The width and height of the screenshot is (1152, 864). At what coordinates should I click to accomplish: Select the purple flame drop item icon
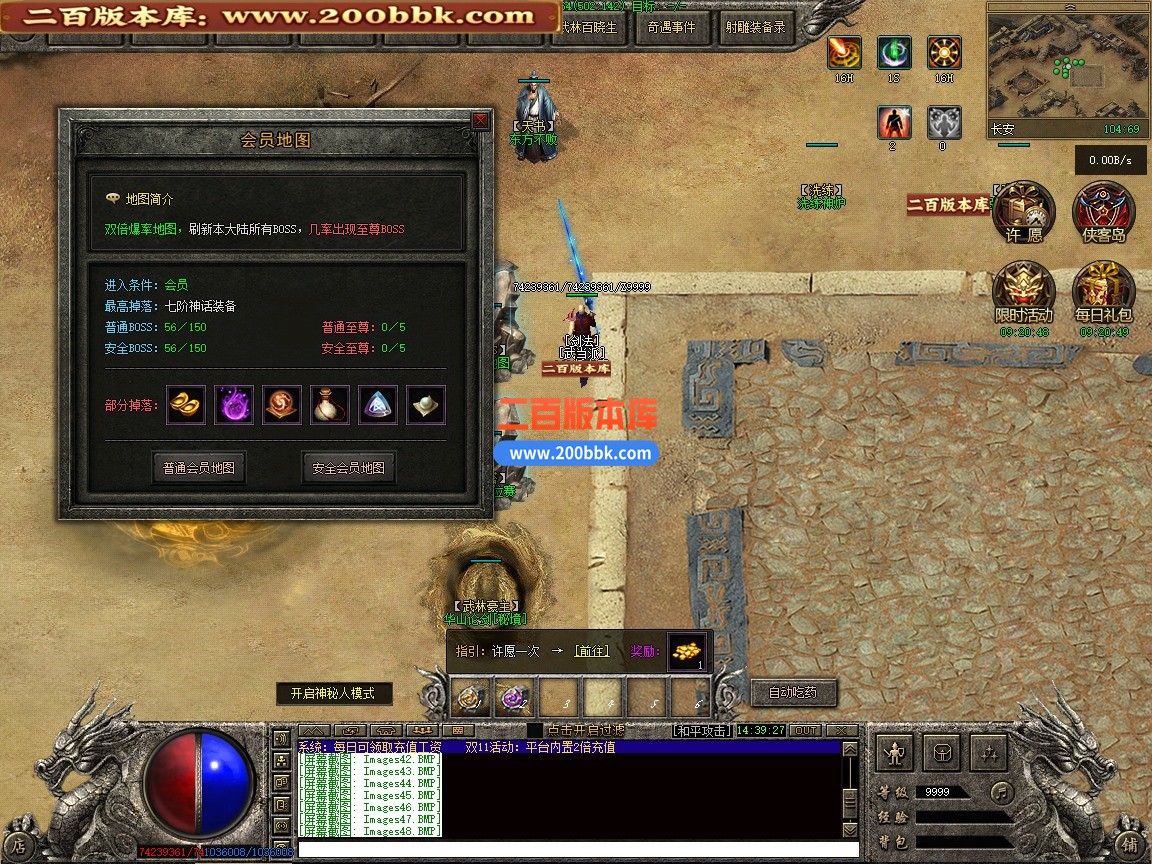pos(234,405)
